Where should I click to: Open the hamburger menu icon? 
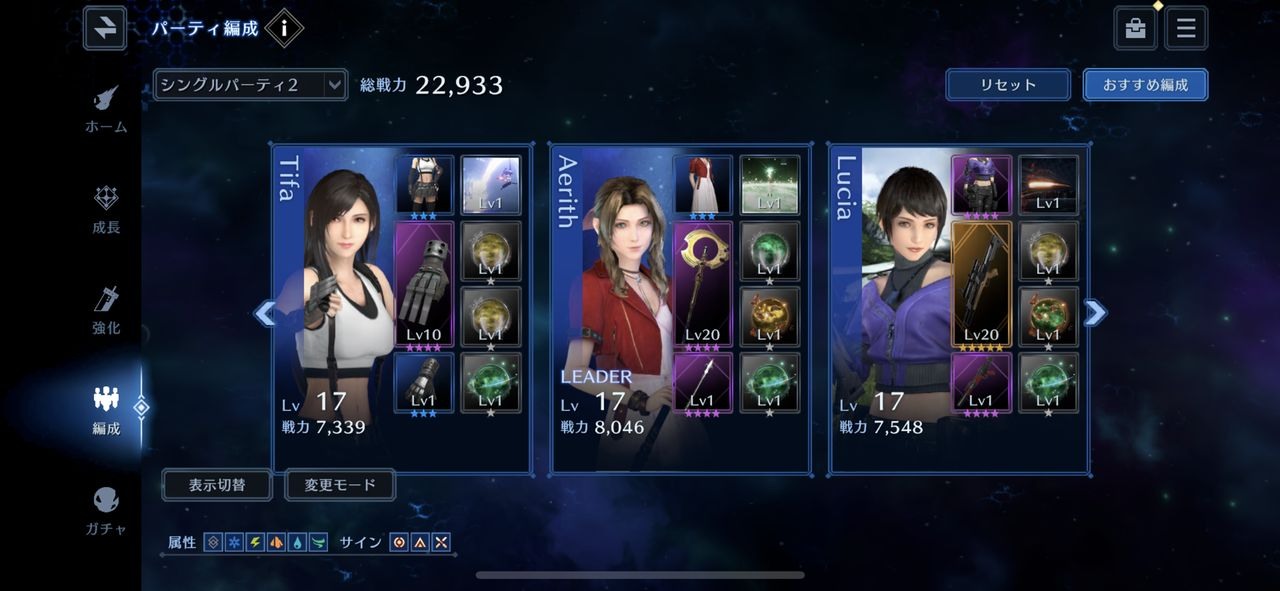1186,28
